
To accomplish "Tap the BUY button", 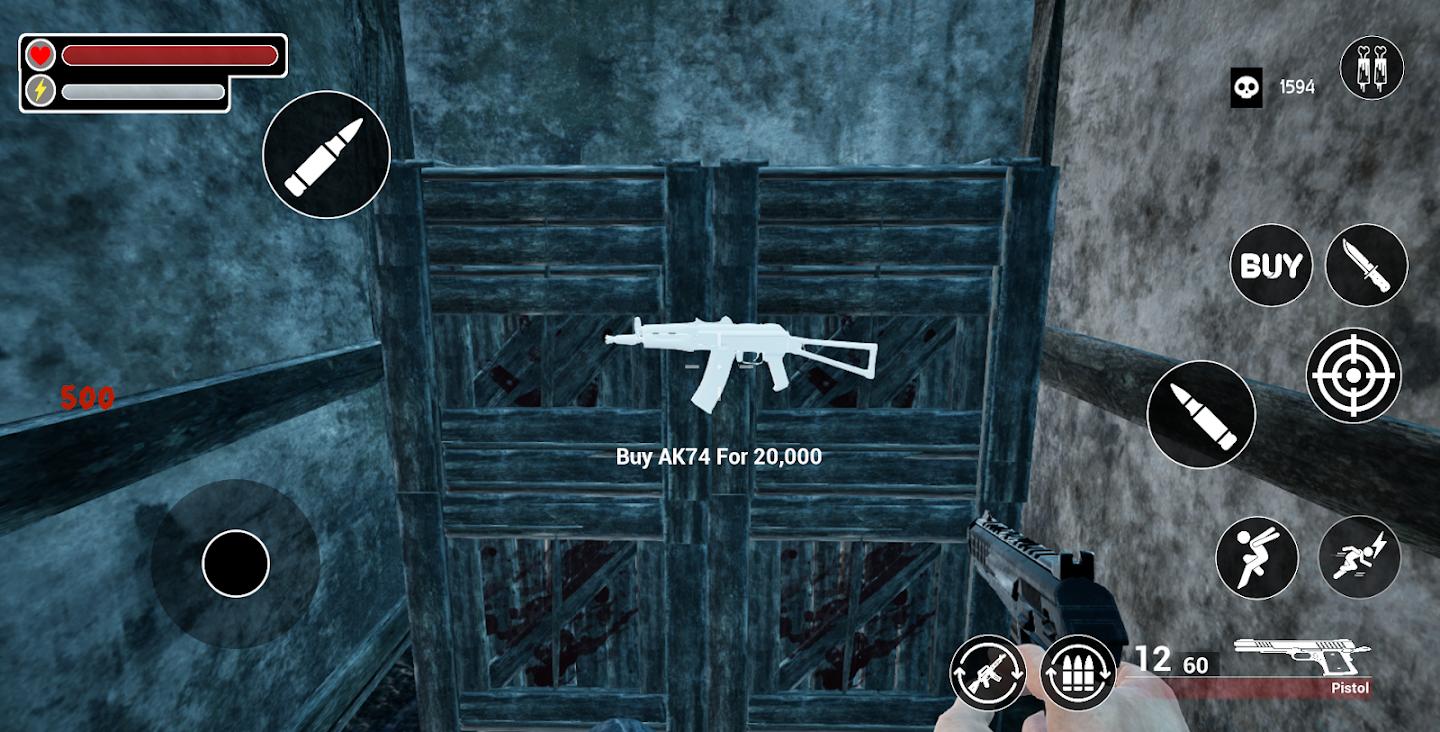I will point(1270,265).
